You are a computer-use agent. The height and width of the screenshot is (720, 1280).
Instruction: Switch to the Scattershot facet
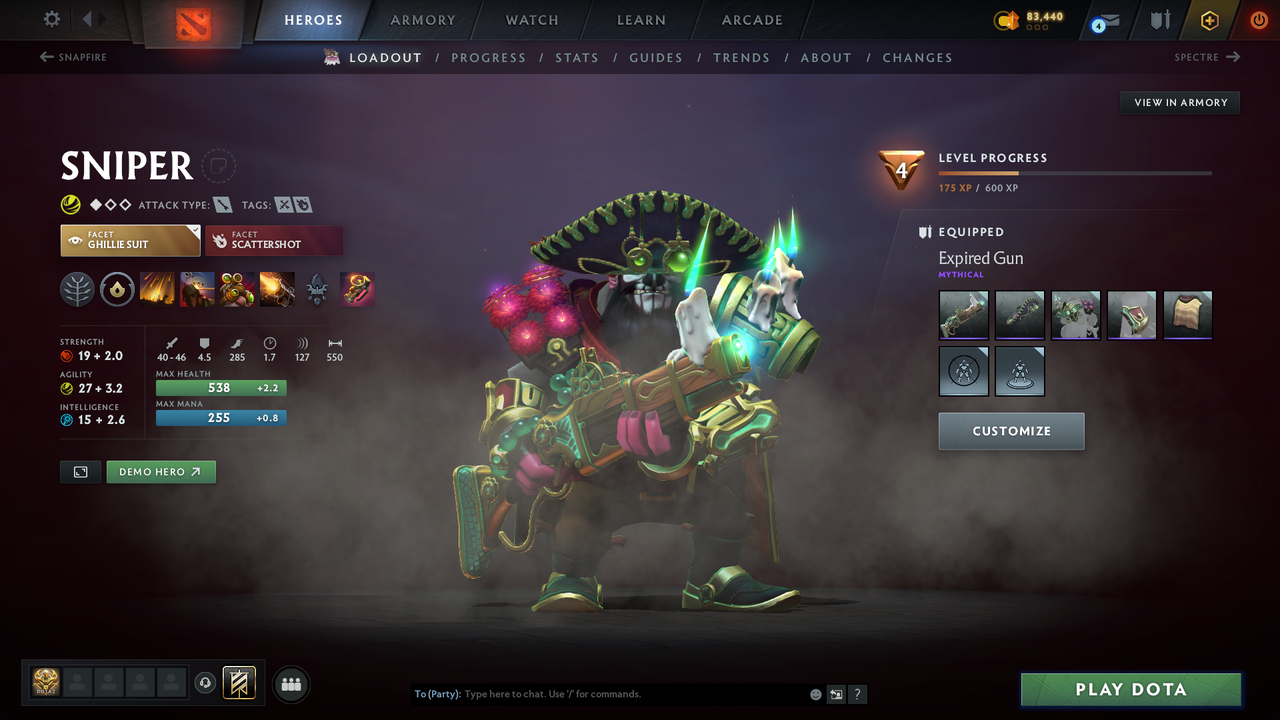(x=274, y=240)
